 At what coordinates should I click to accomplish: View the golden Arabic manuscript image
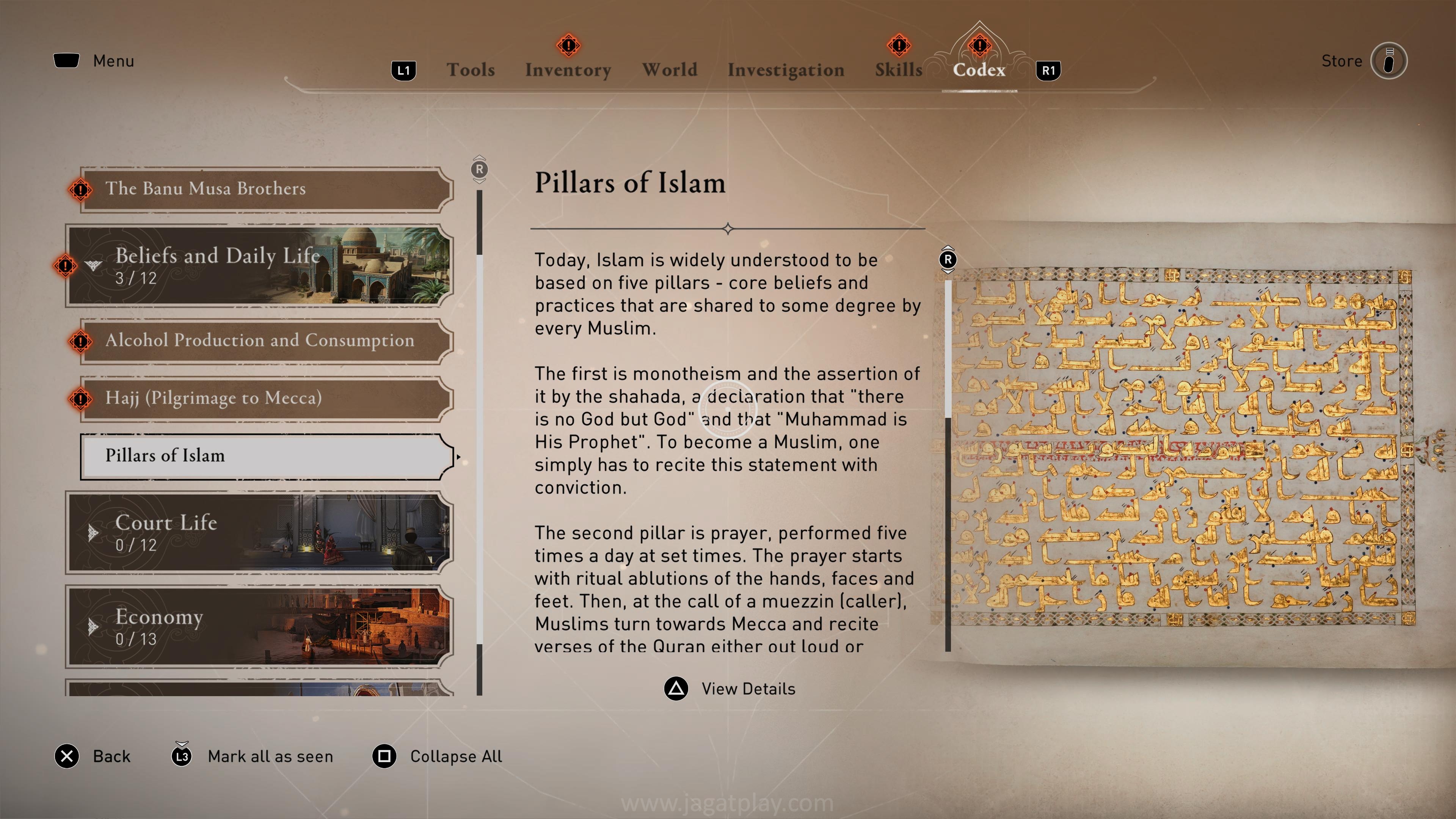point(1181,447)
